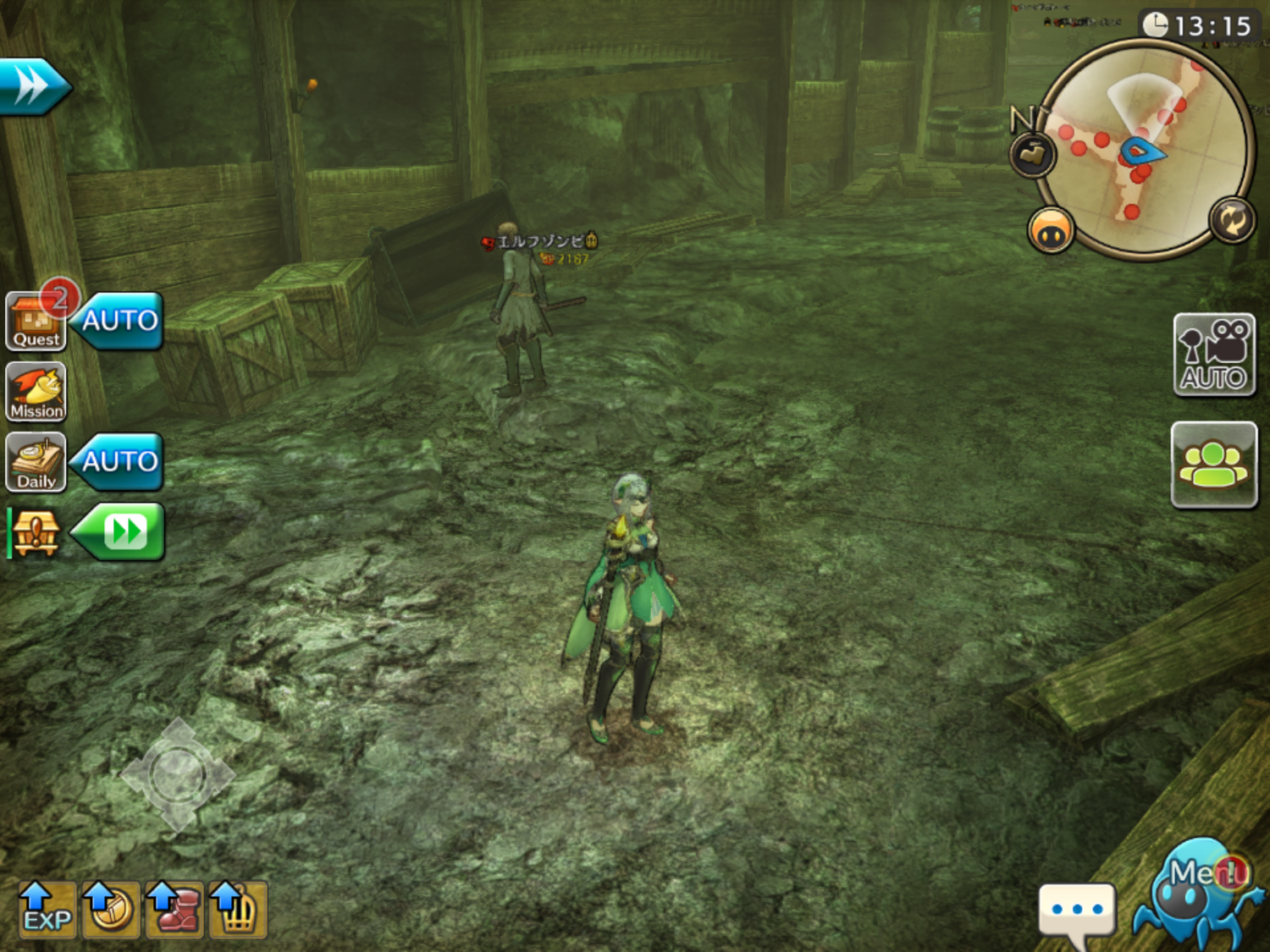The width and height of the screenshot is (1270, 952).
Task: Open the party members icon
Action: click(x=1213, y=465)
